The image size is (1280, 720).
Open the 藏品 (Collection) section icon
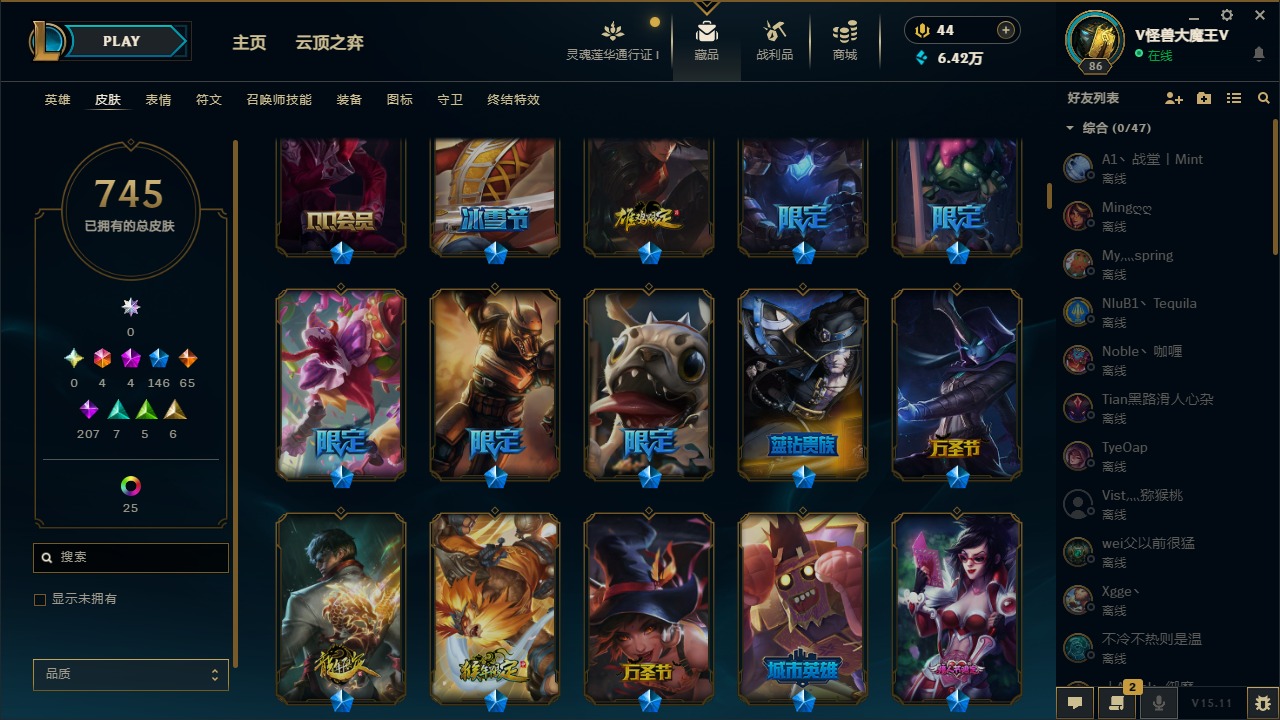(705, 30)
